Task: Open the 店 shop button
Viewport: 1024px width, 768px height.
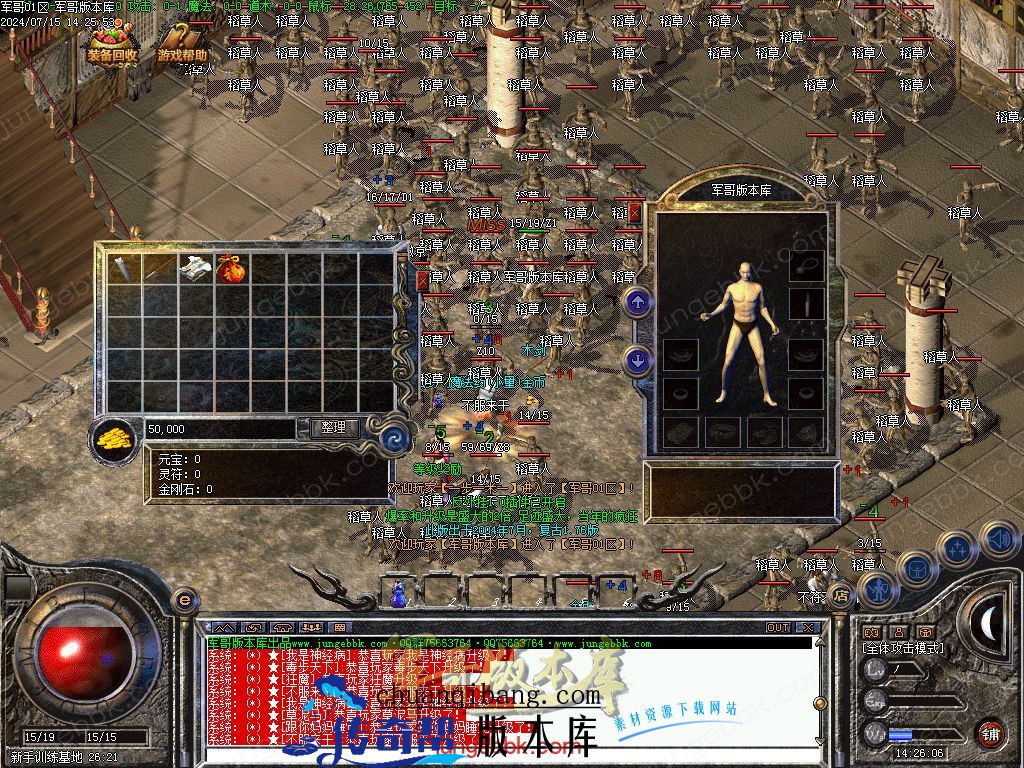Action: click(x=841, y=597)
